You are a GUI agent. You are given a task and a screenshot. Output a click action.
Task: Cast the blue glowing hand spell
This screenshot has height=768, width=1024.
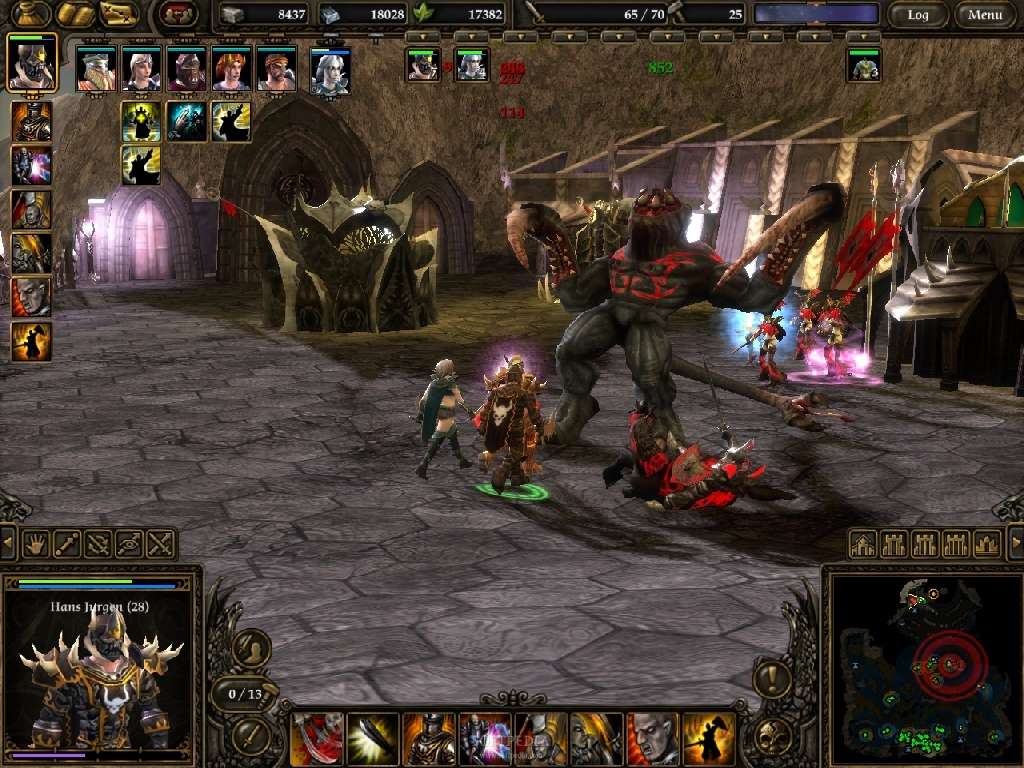(186, 121)
